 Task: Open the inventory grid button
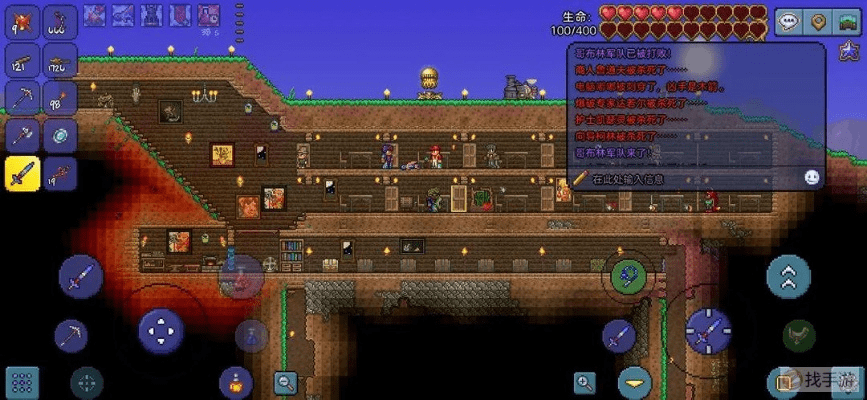click(x=22, y=381)
